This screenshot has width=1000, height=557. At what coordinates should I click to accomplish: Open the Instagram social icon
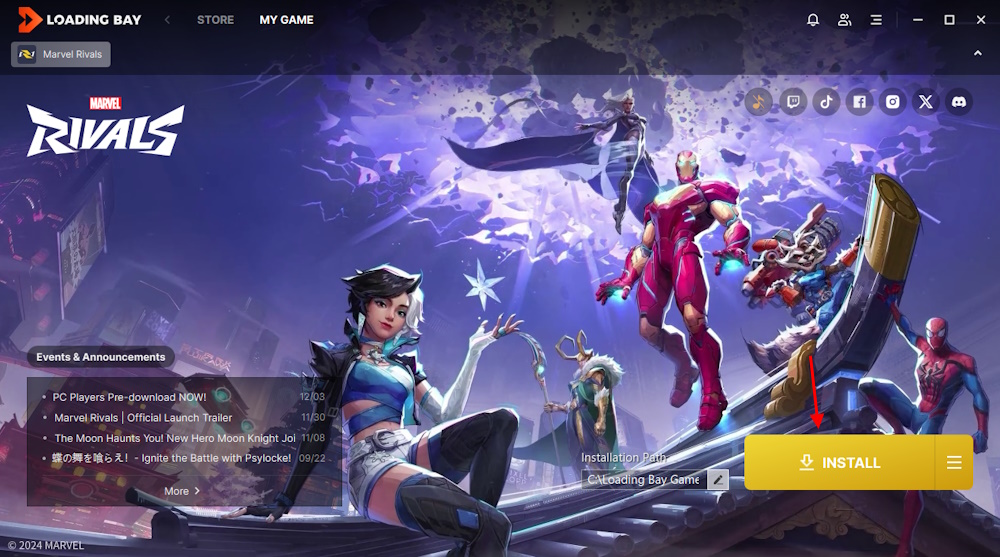(892, 101)
